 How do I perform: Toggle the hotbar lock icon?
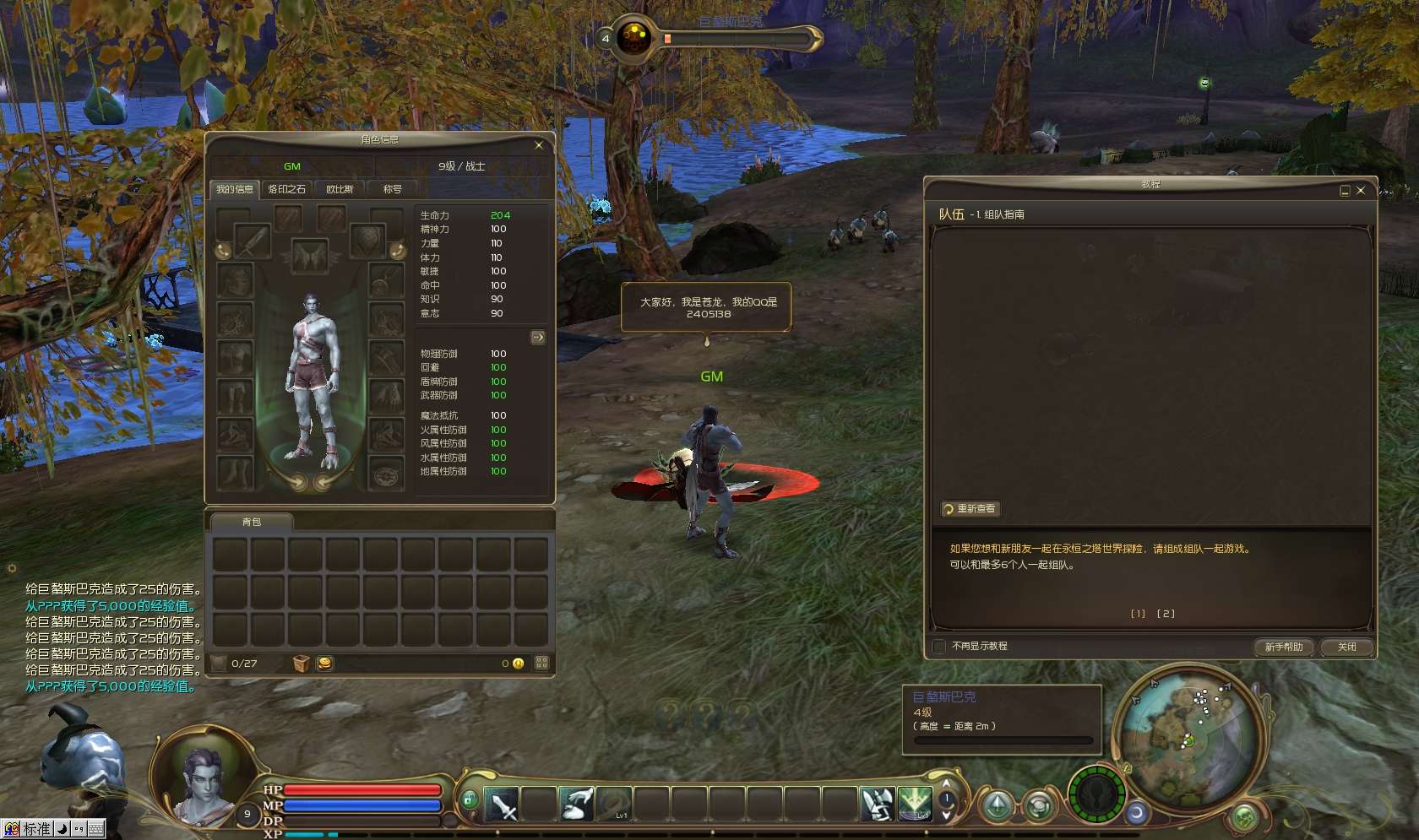point(470,799)
